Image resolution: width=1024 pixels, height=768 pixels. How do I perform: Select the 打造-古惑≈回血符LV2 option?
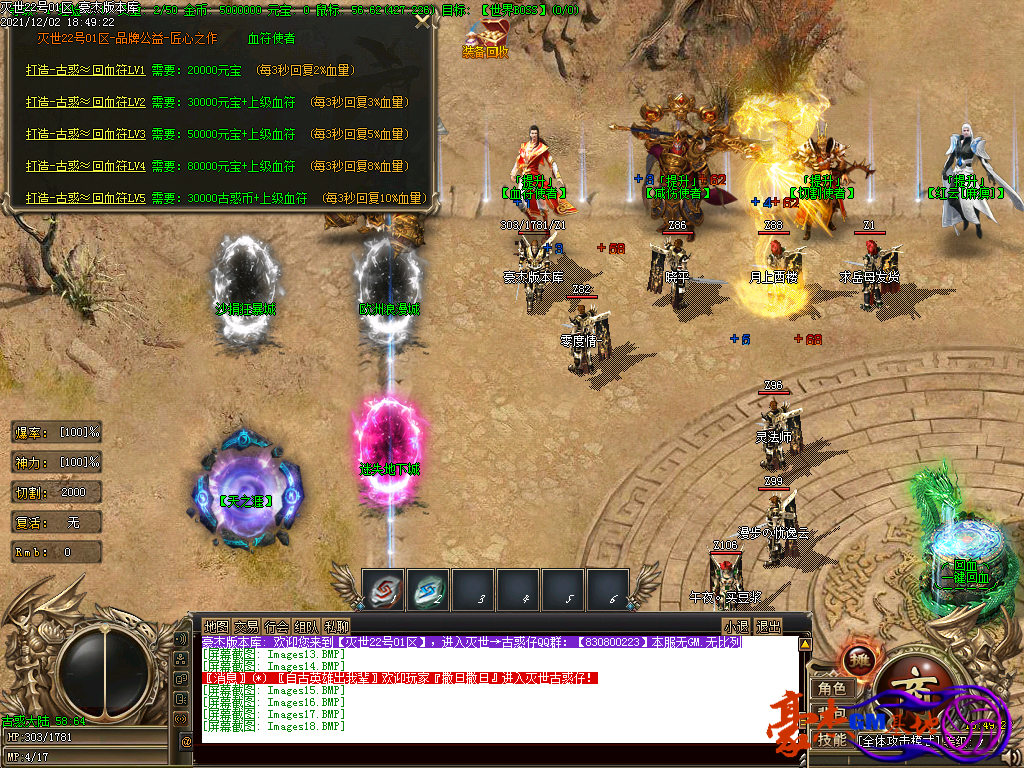[86, 103]
